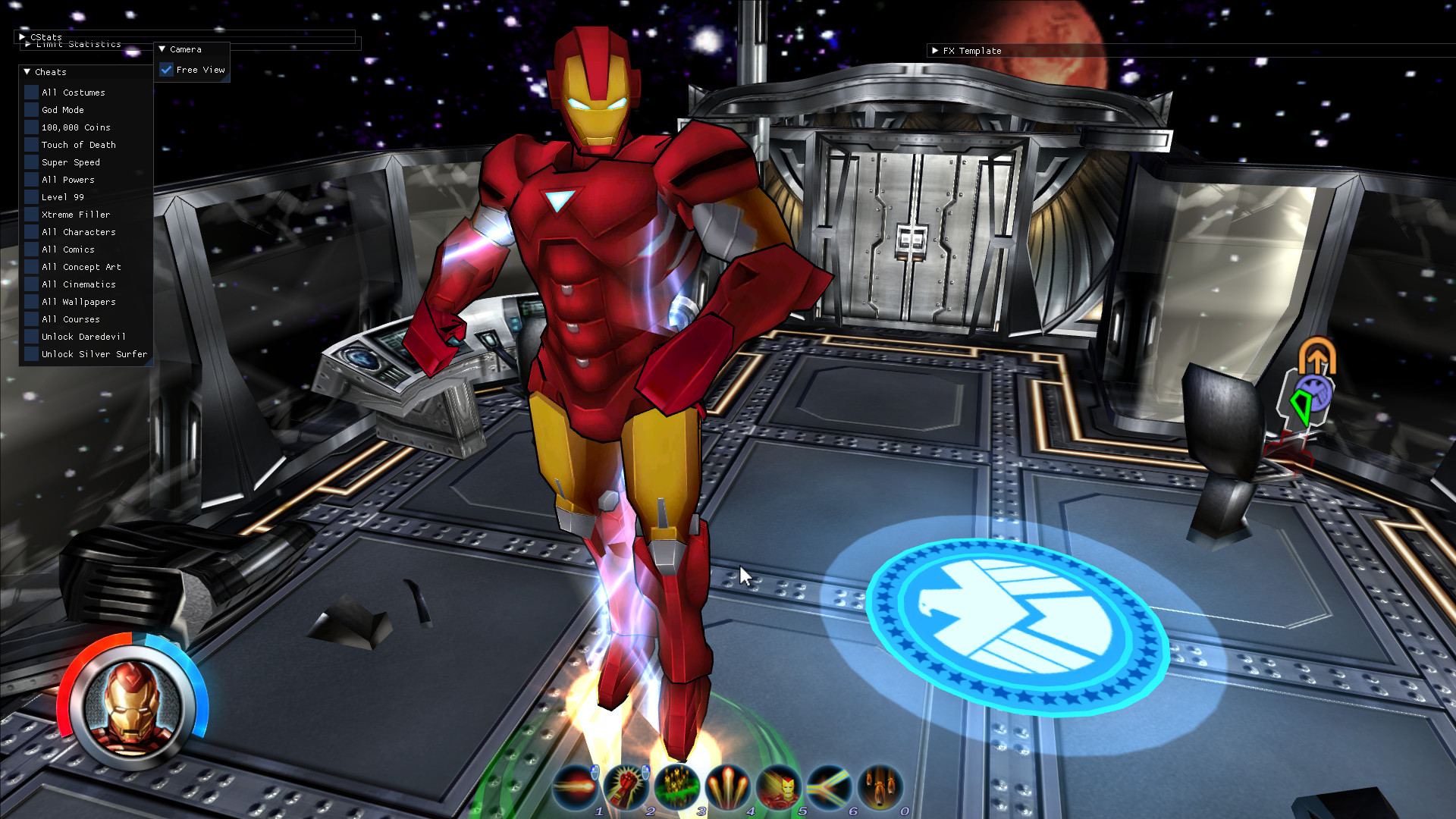The height and width of the screenshot is (819, 1456).
Task: Click the Iron Man character portrait
Action: pyautogui.click(x=133, y=709)
